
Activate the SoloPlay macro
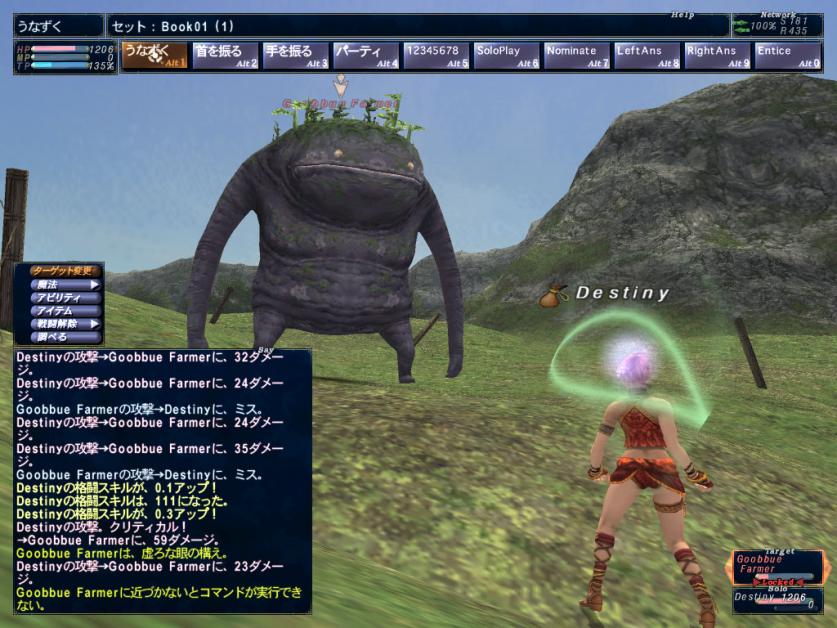point(507,56)
